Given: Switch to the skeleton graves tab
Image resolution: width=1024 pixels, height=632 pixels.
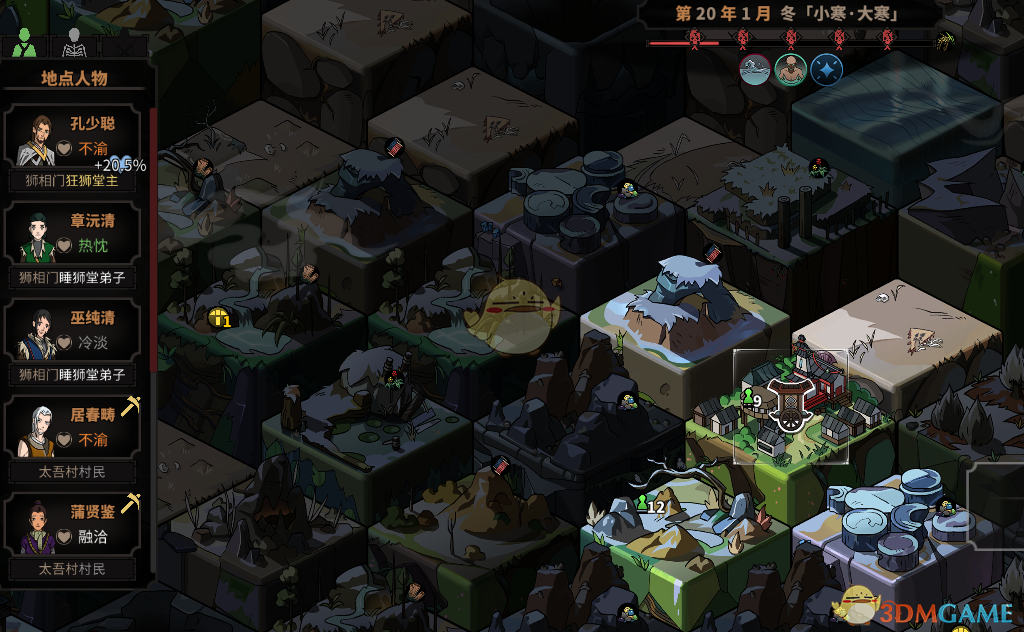Looking at the screenshot, I should [x=73, y=42].
